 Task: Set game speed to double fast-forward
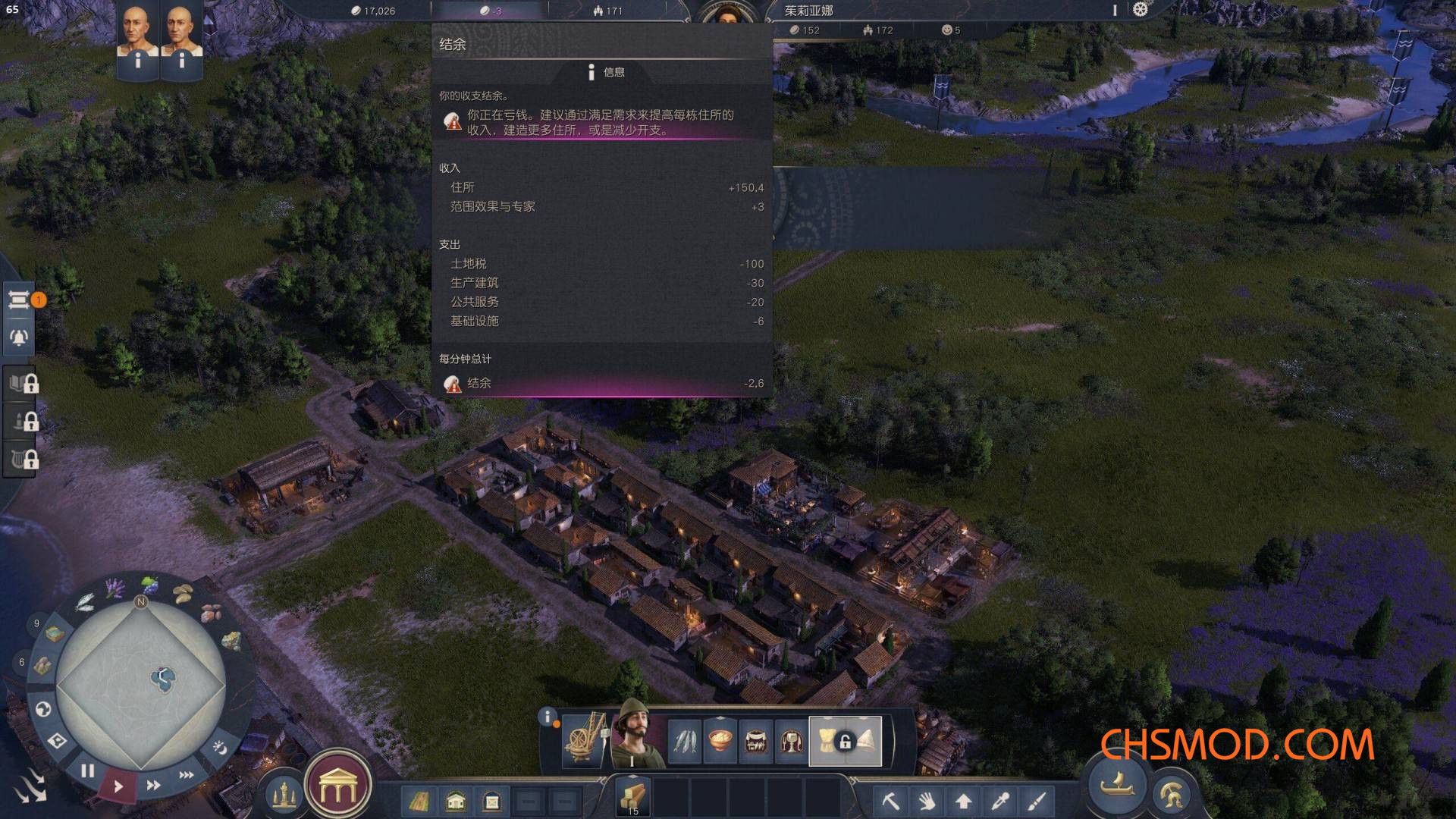[x=153, y=785]
